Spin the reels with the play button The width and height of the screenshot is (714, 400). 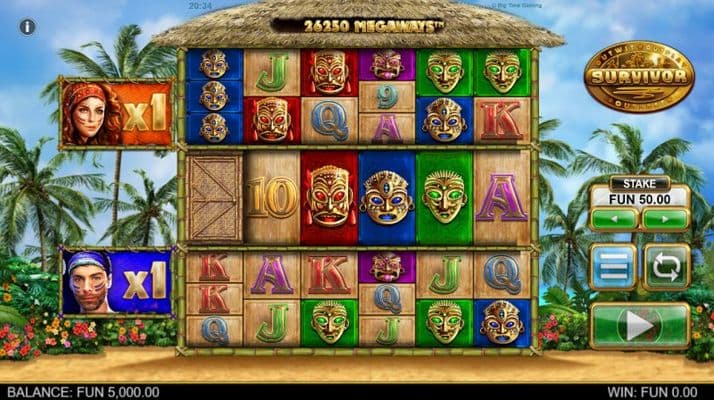(x=640, y=325)
